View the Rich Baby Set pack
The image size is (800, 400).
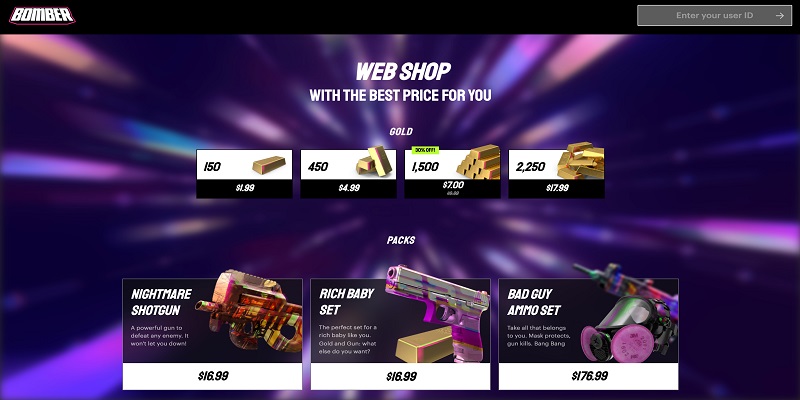click(x=400, y=320)
